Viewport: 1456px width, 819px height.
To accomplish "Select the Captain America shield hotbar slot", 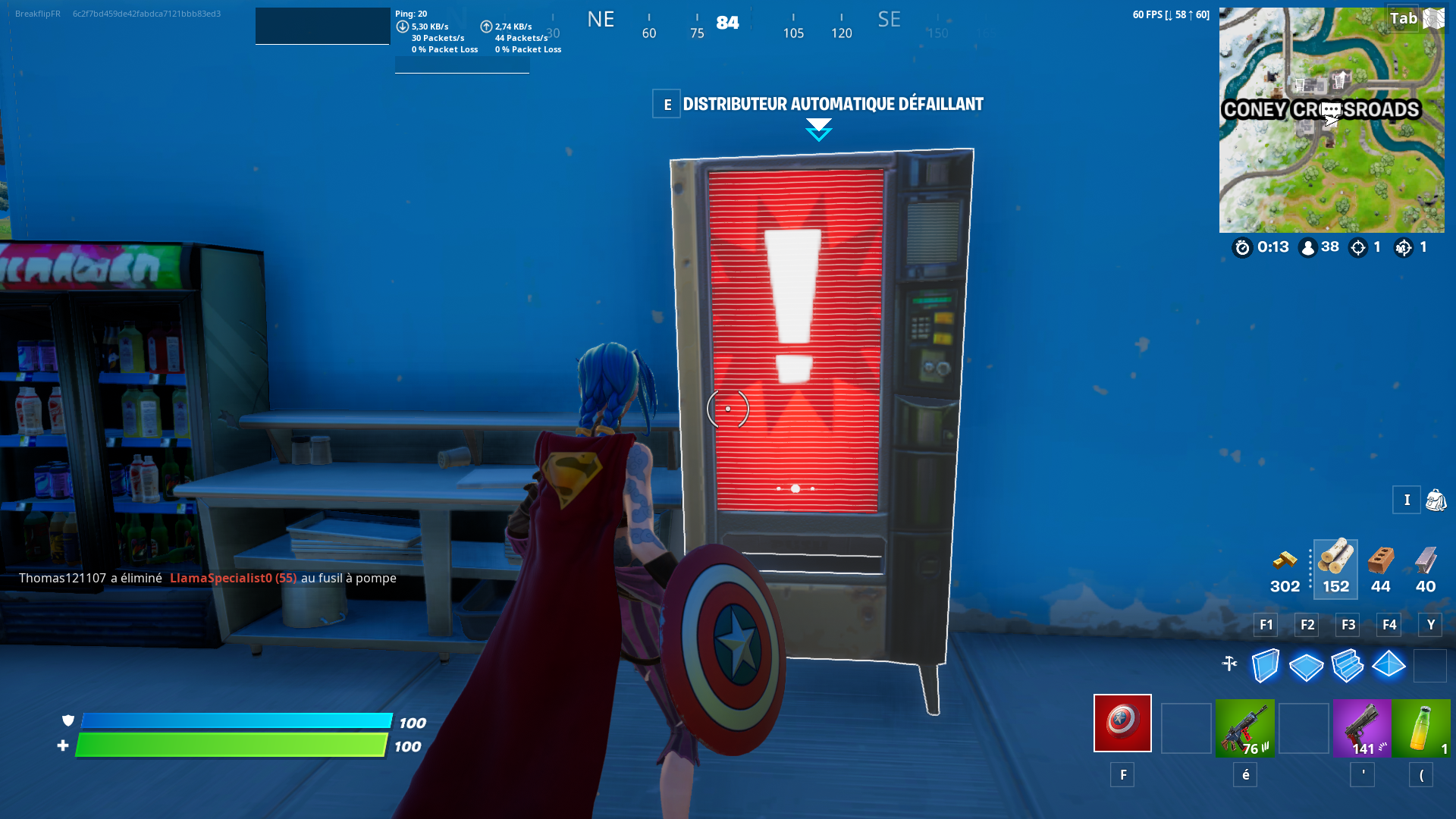I will (1122, 723).
